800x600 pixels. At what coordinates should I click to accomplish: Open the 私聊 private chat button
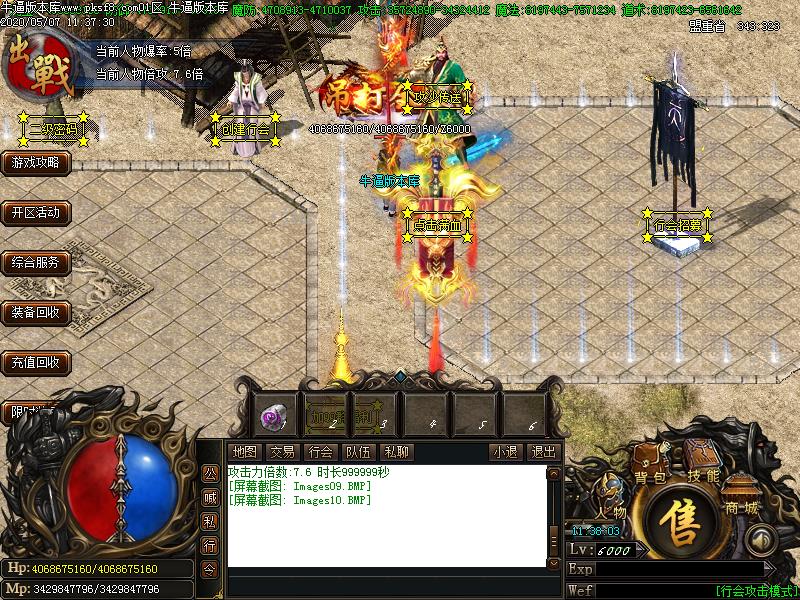pos(396,452)
